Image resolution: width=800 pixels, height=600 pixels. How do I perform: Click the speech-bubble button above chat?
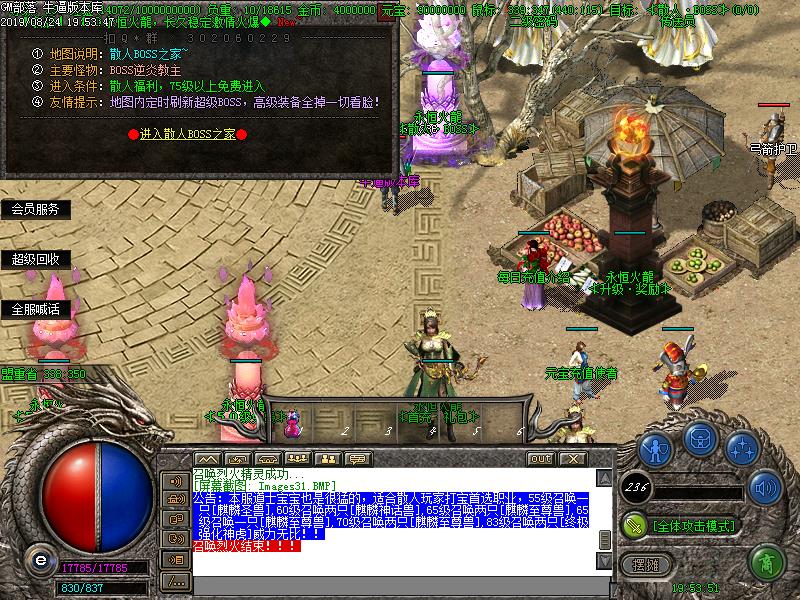[x=357, y=458]
